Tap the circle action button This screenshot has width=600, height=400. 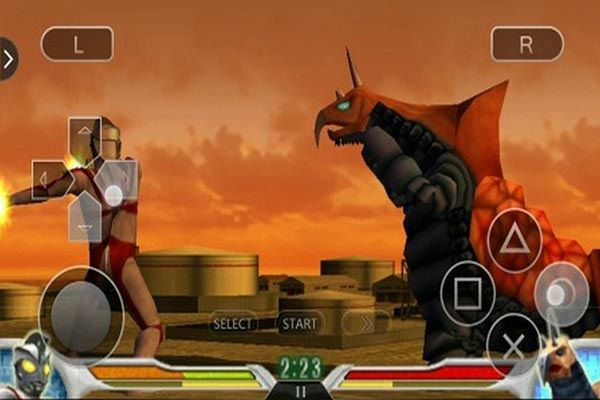tap(561, 292)
